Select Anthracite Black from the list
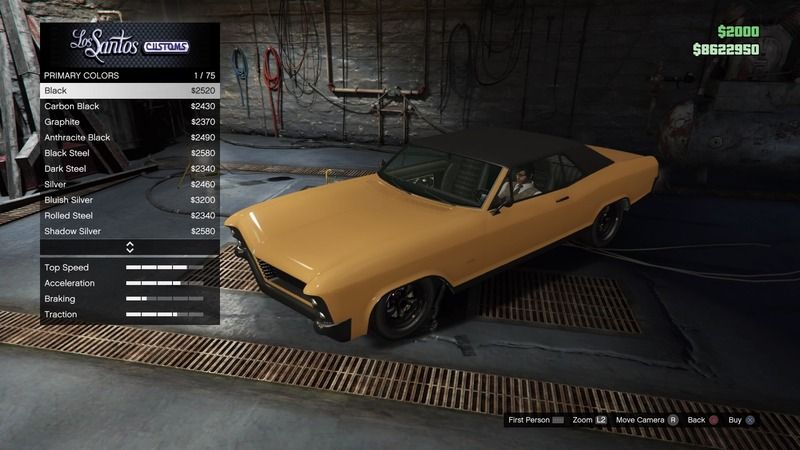 tap(129, 137)
